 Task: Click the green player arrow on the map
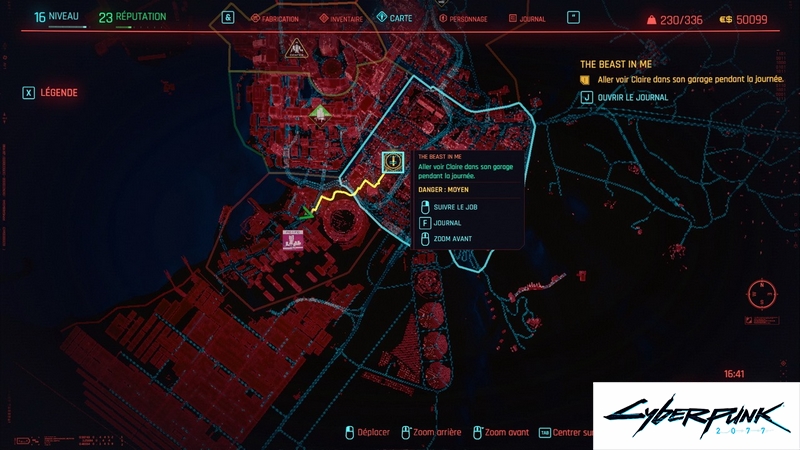click(x=306, y=211)
